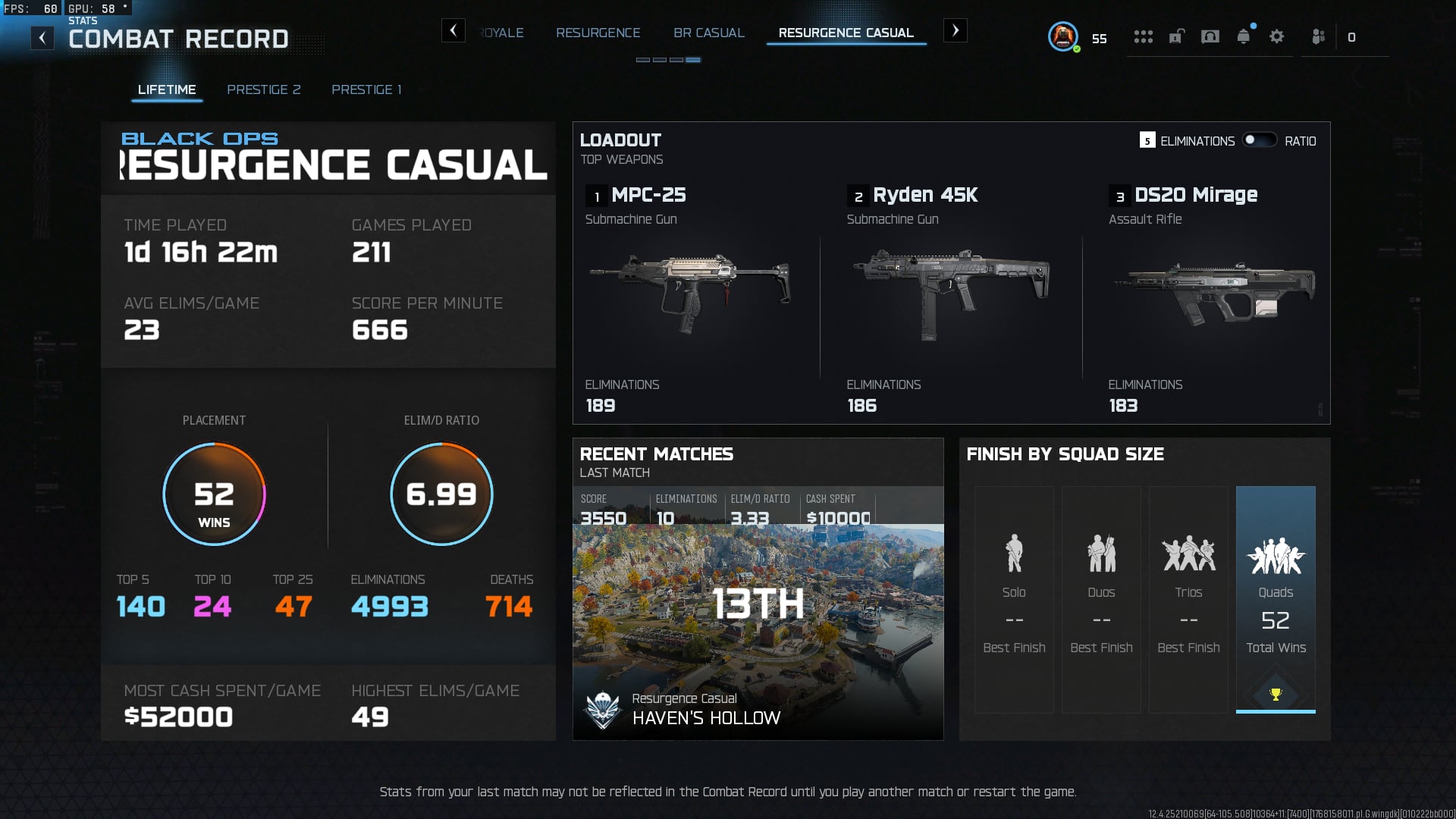Open notifications bell

1243,36
